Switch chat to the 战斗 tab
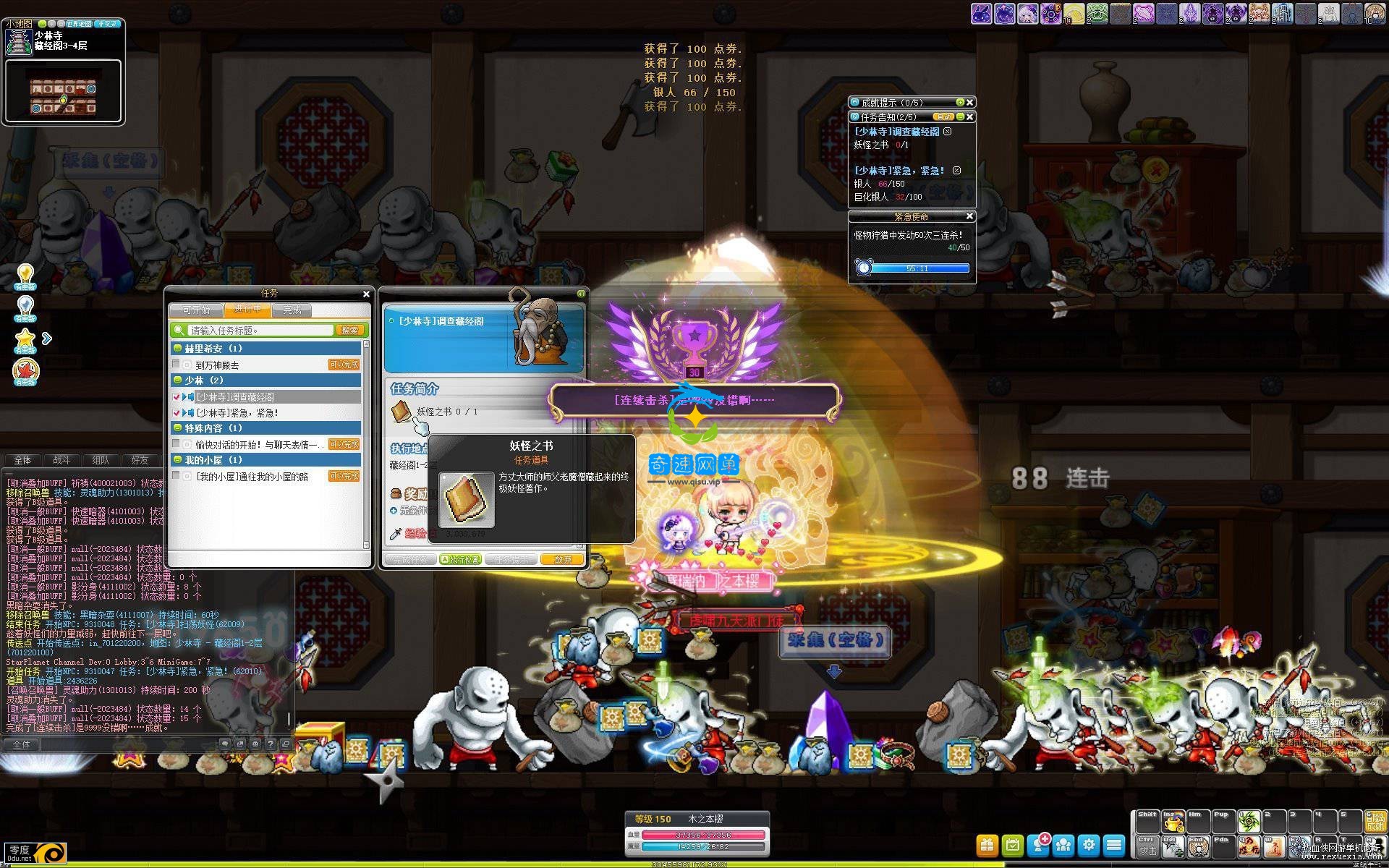This screenshot has width=1389, height=868. point(61,460)
